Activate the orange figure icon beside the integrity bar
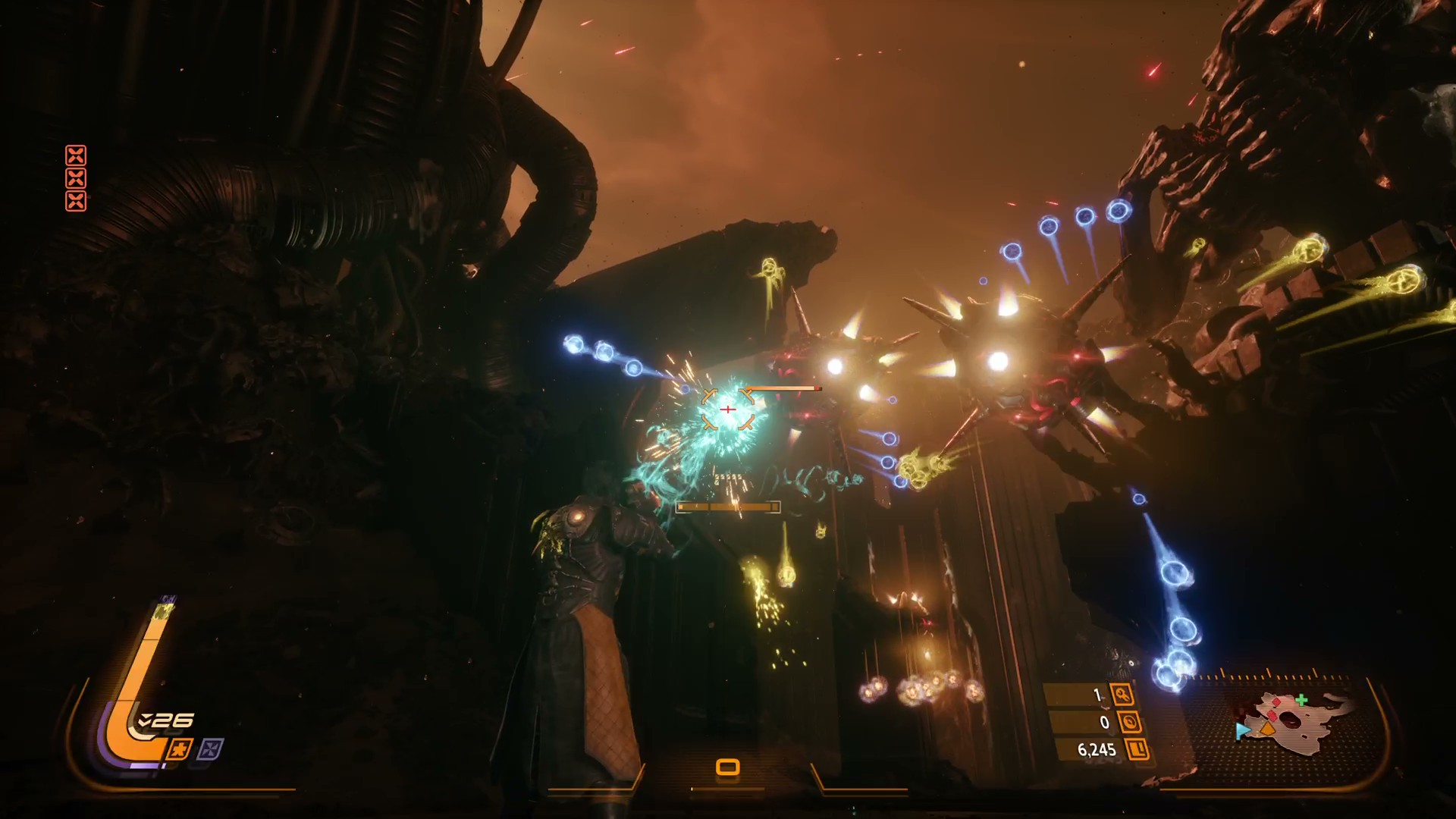 [180, 750]
